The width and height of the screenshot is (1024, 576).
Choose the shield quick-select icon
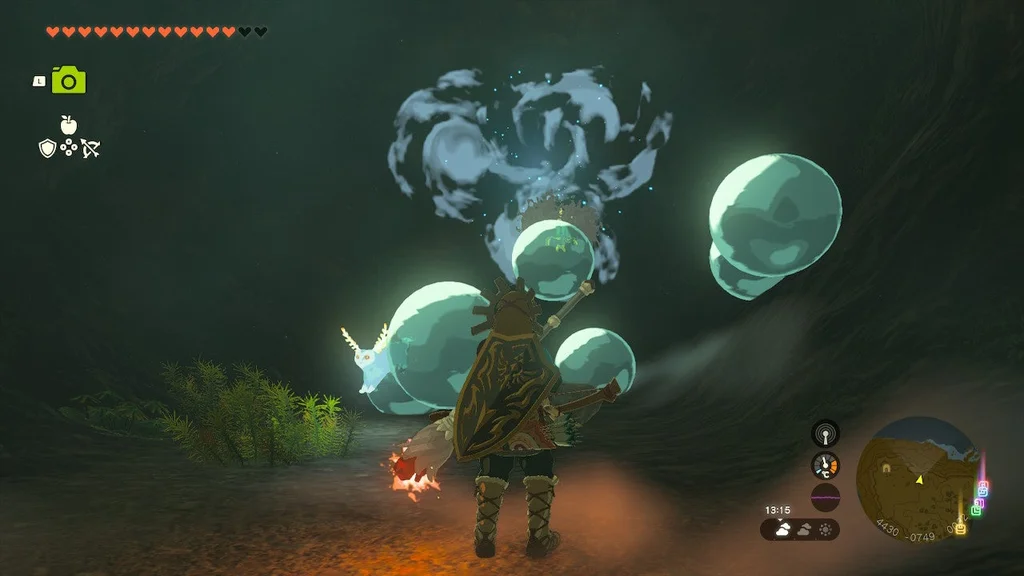[x=46, y=148]
